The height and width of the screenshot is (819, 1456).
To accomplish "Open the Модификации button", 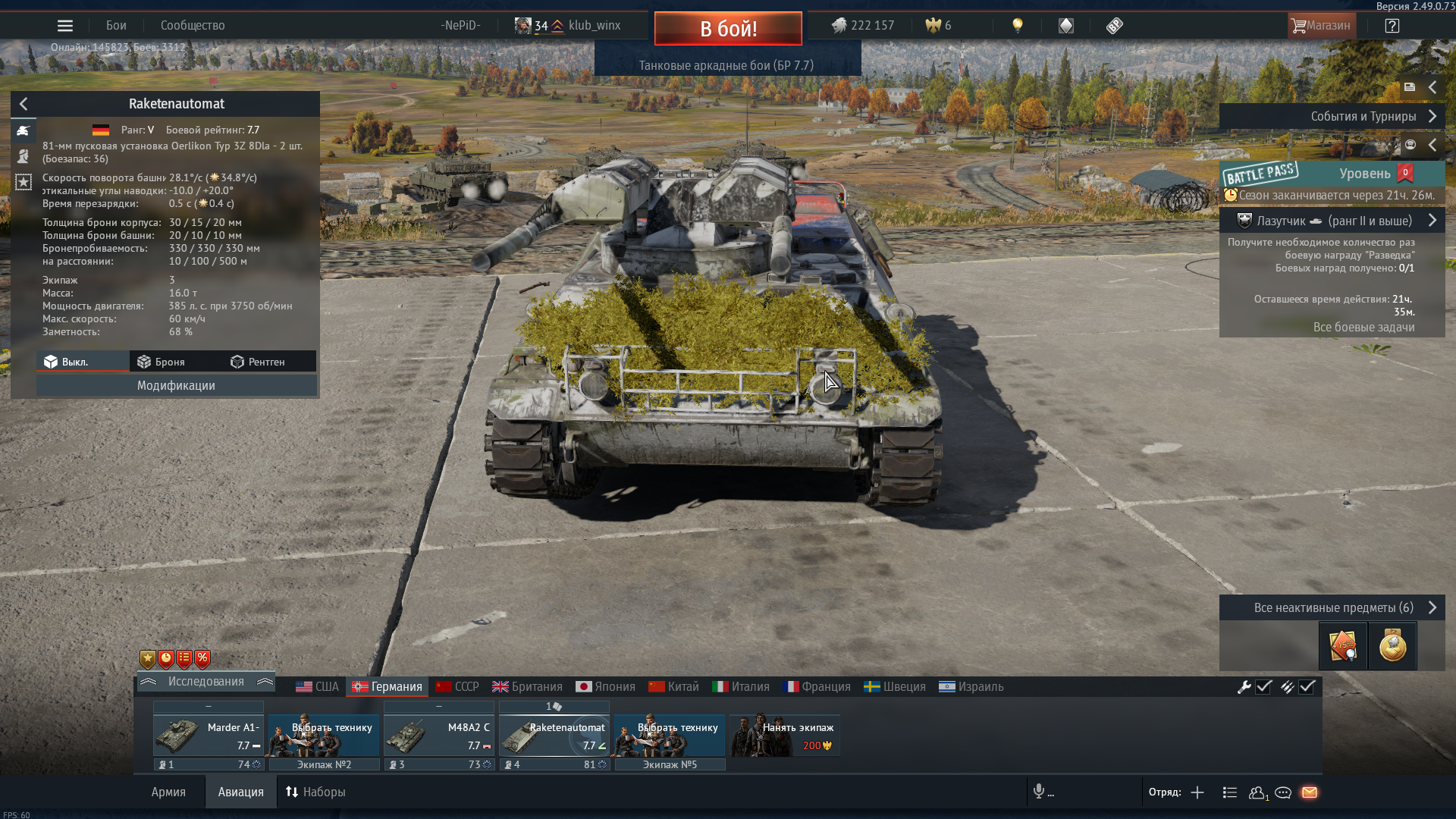I will tap(176, 385).
